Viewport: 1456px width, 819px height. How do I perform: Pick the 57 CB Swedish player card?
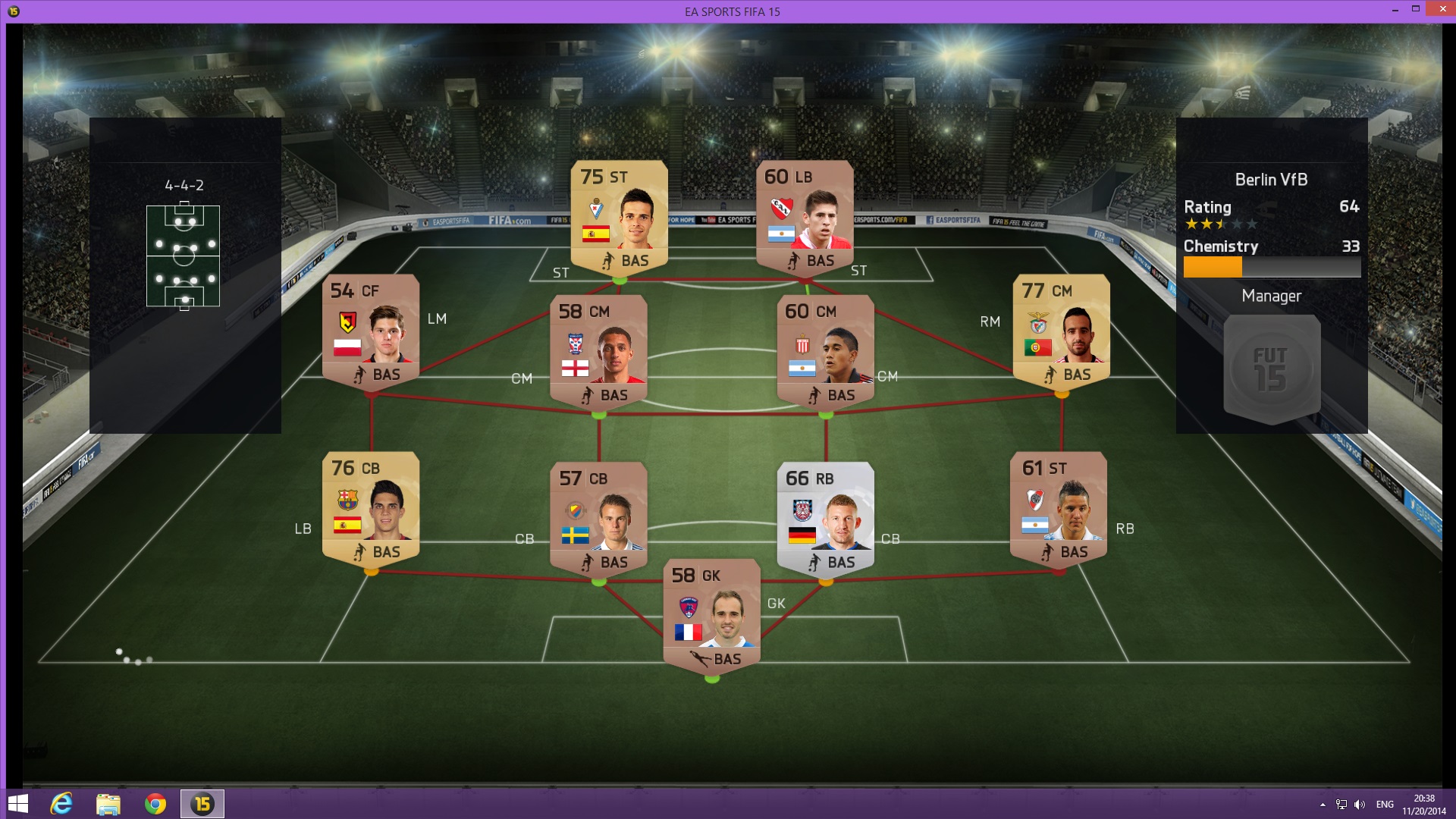[598, 519]
